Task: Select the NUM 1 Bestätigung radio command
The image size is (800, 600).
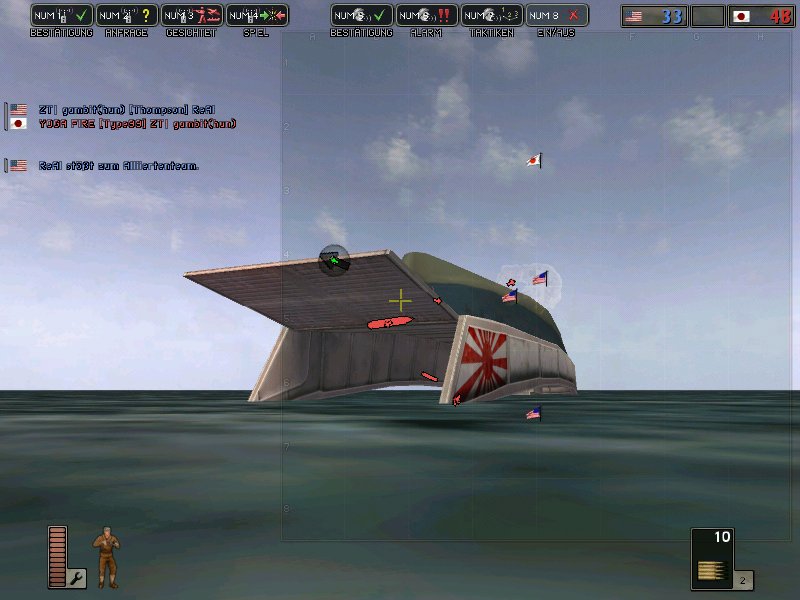Action: pyautogui.click(x=62, y=16)
